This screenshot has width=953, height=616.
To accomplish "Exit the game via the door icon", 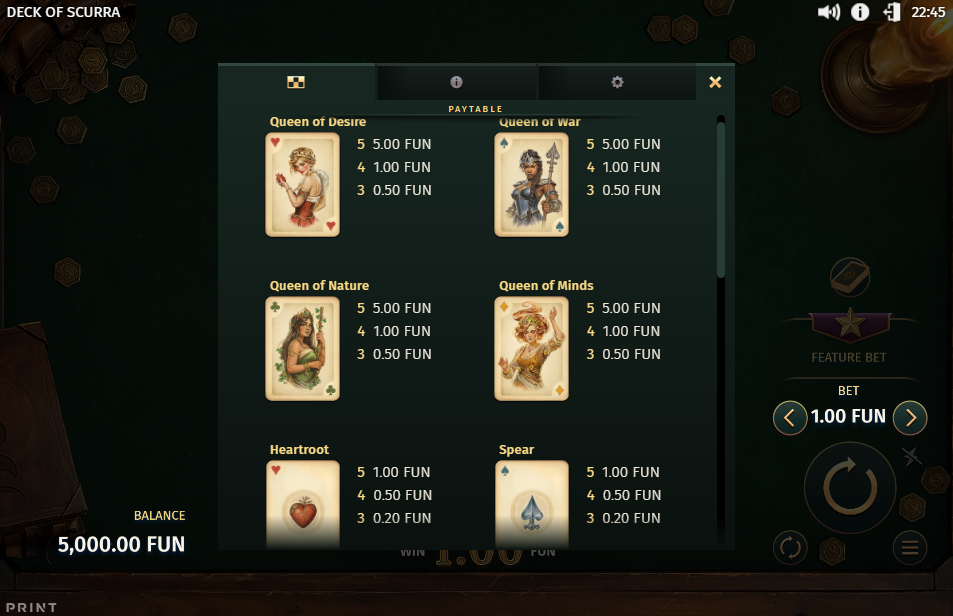I will [x=892, y=12].
